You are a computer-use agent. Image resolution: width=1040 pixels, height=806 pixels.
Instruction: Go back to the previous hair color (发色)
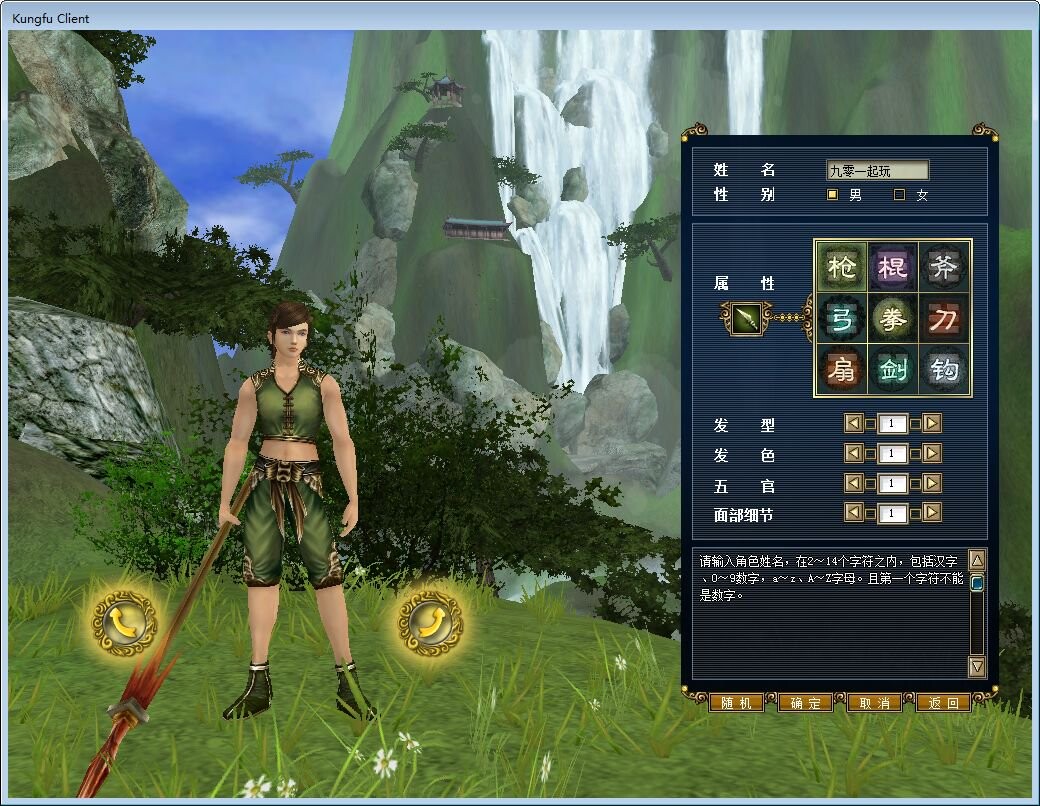[x=853, y=454]
